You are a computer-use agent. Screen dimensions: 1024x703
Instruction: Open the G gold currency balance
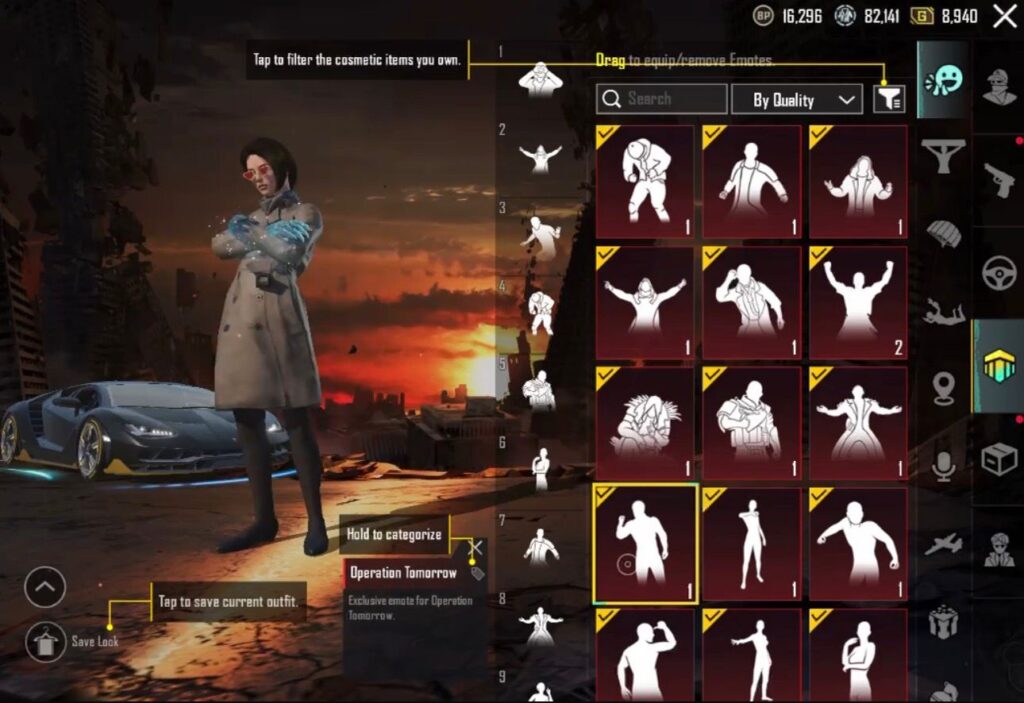point(945,16)
